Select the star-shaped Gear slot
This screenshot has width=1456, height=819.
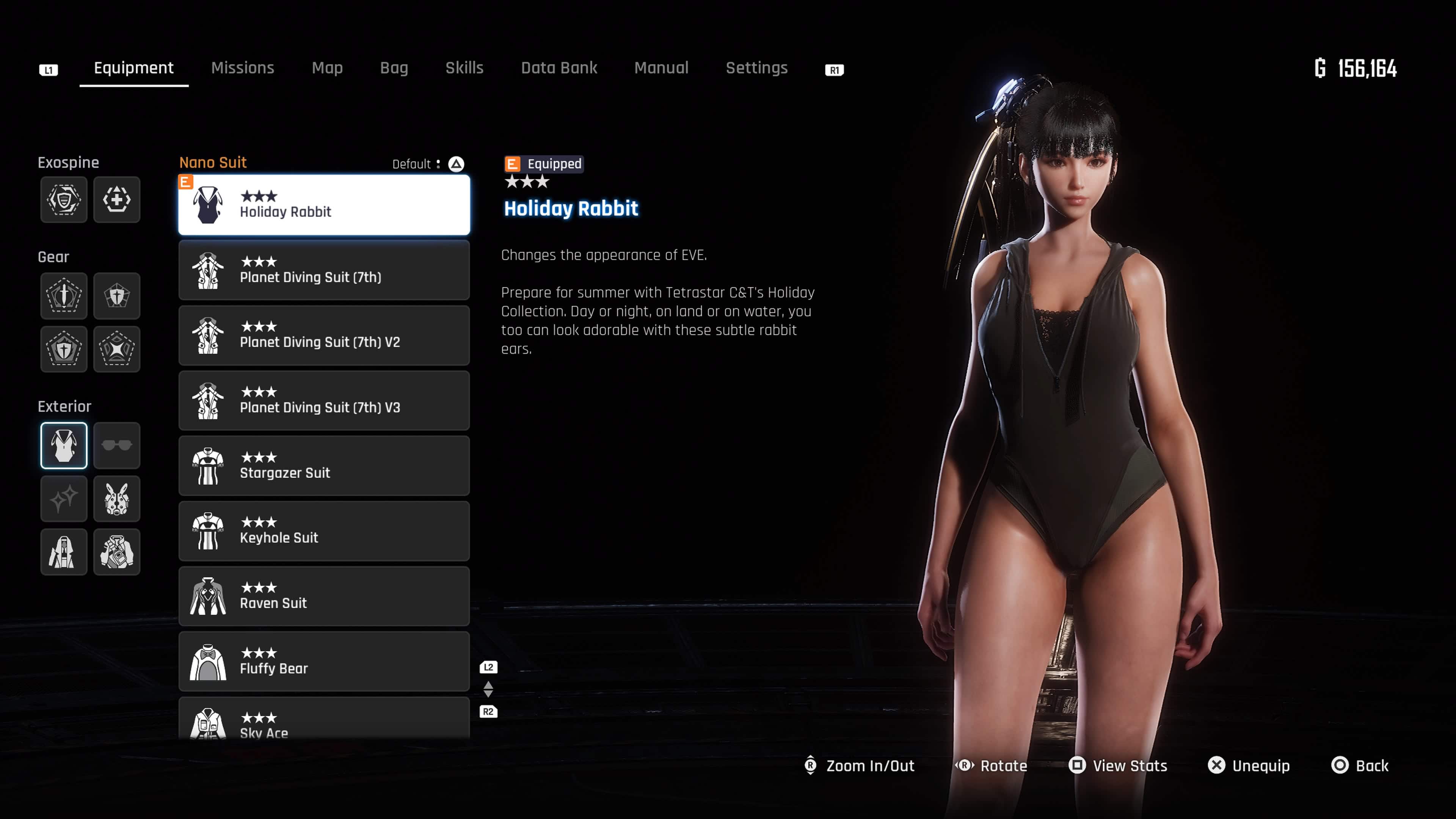tap(117, 349)
